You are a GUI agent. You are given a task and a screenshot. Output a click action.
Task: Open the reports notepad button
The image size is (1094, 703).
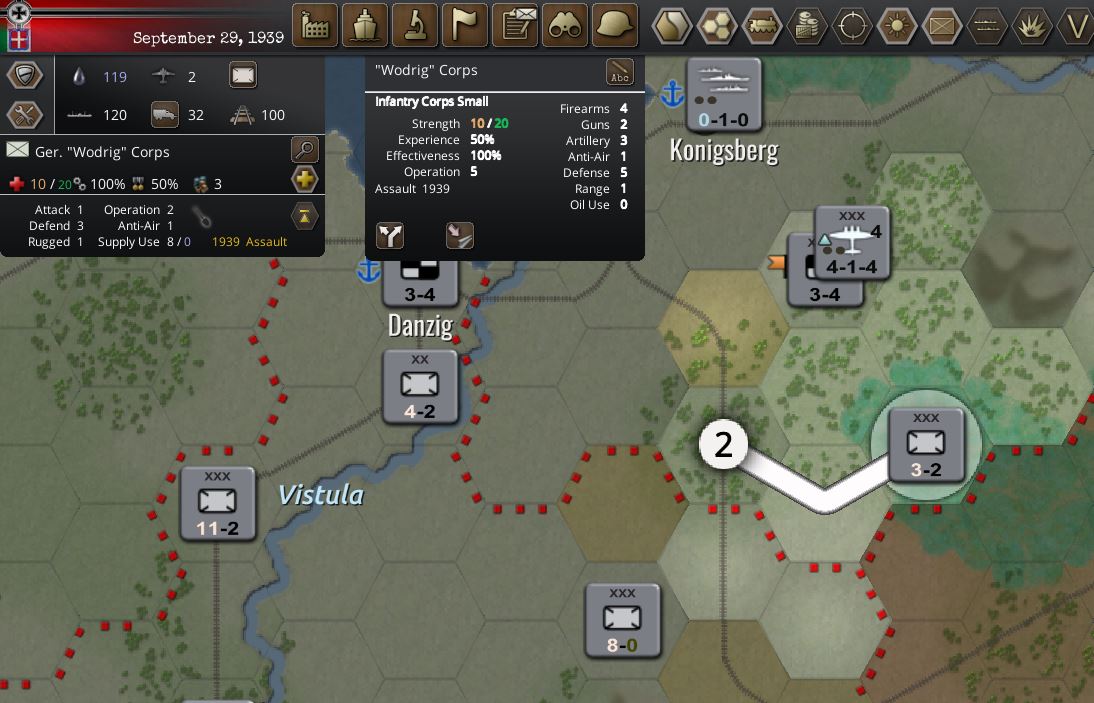516,25
